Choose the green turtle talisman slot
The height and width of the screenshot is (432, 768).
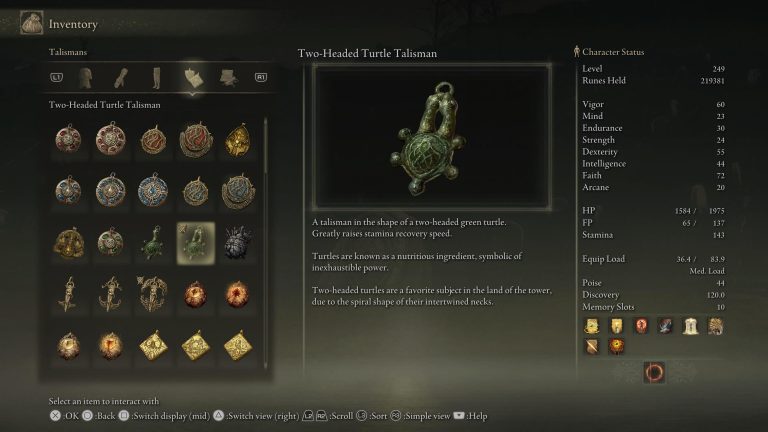coord(153,243)
